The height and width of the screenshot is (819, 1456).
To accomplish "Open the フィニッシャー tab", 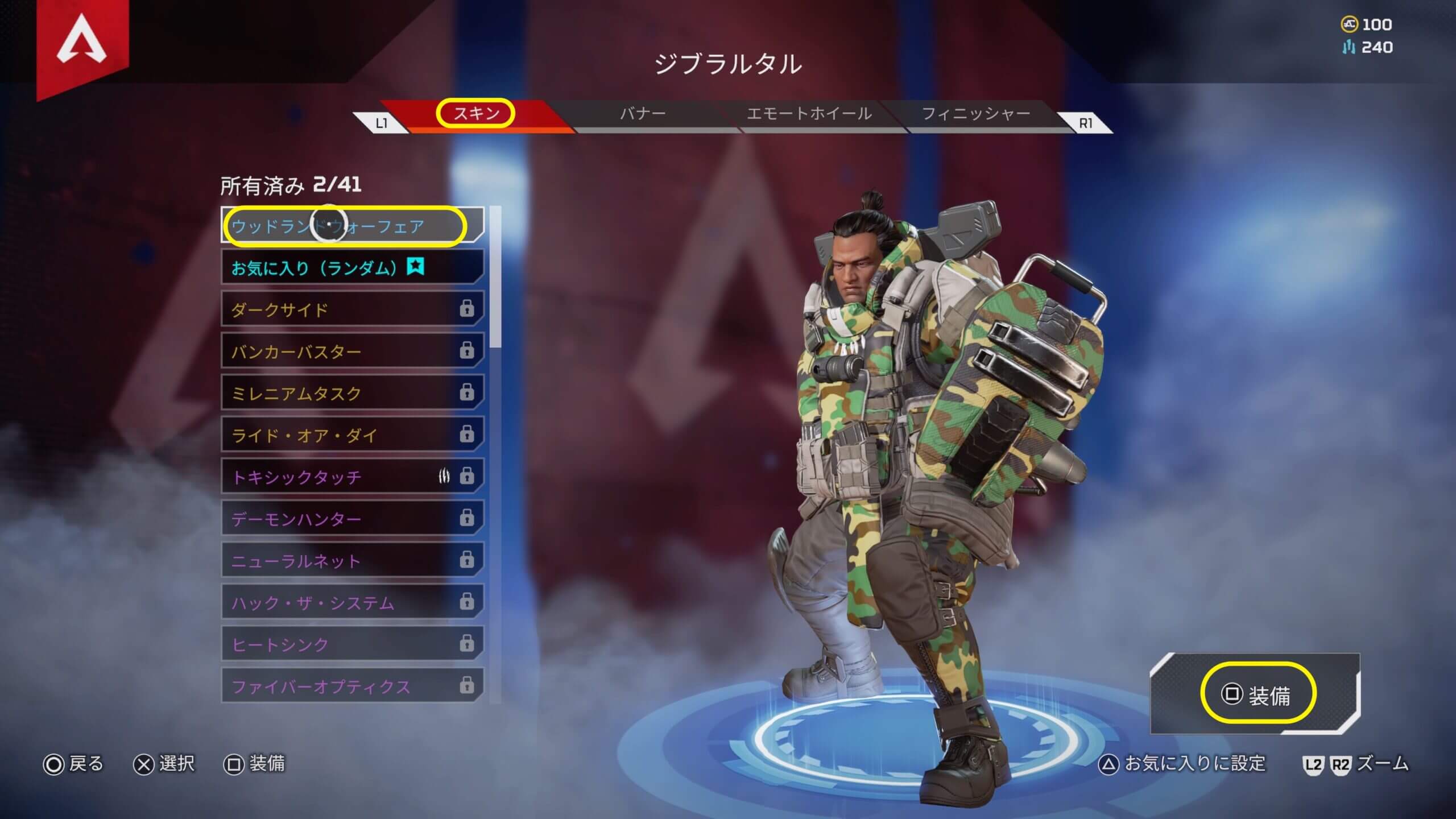I will pos(976,114).
